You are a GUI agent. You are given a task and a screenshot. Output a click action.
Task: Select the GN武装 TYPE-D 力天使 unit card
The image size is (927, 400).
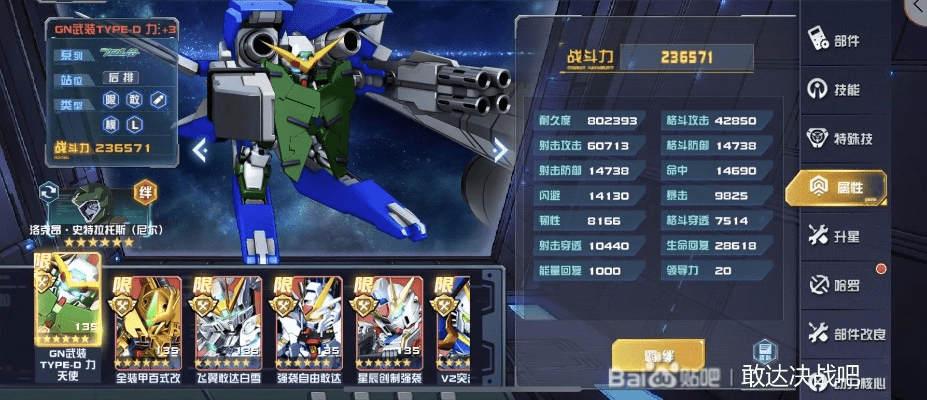(68, 311)
